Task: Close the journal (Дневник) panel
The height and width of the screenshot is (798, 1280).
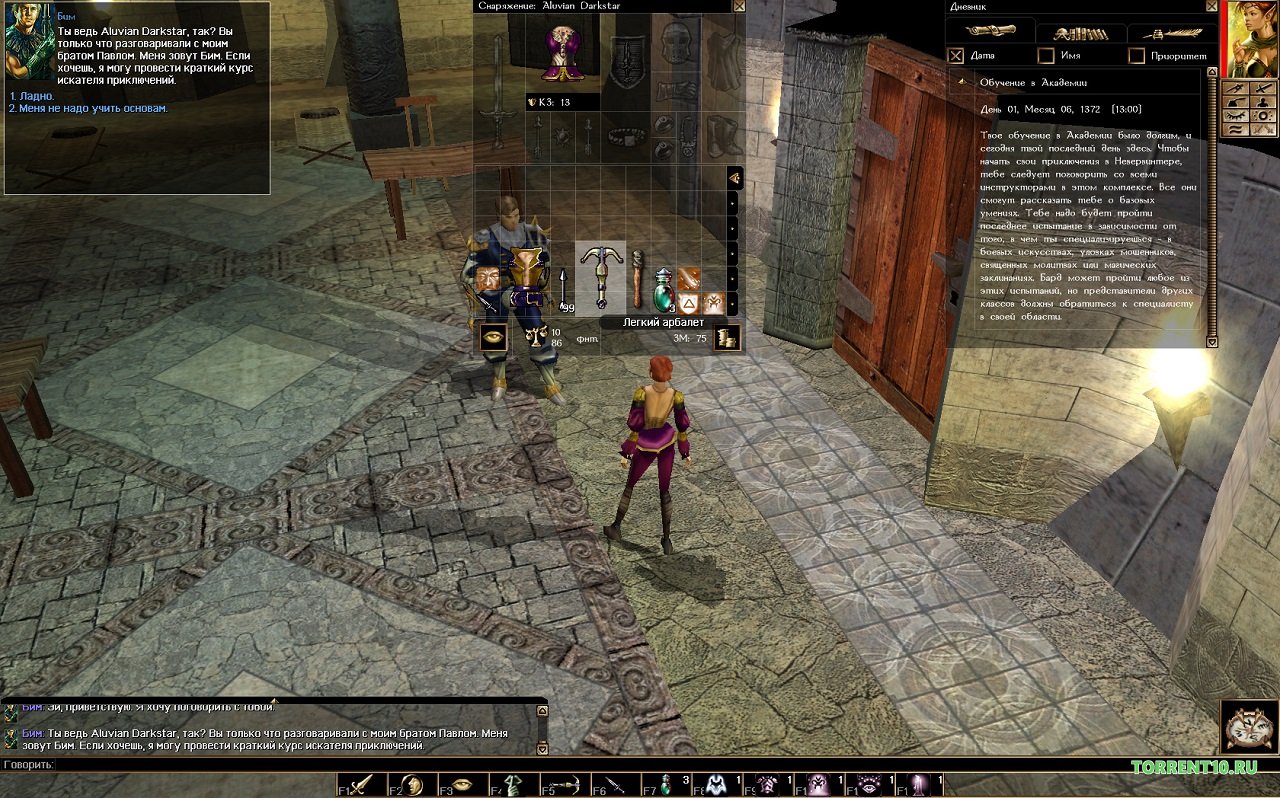Action: click(x=1212, y=6)
